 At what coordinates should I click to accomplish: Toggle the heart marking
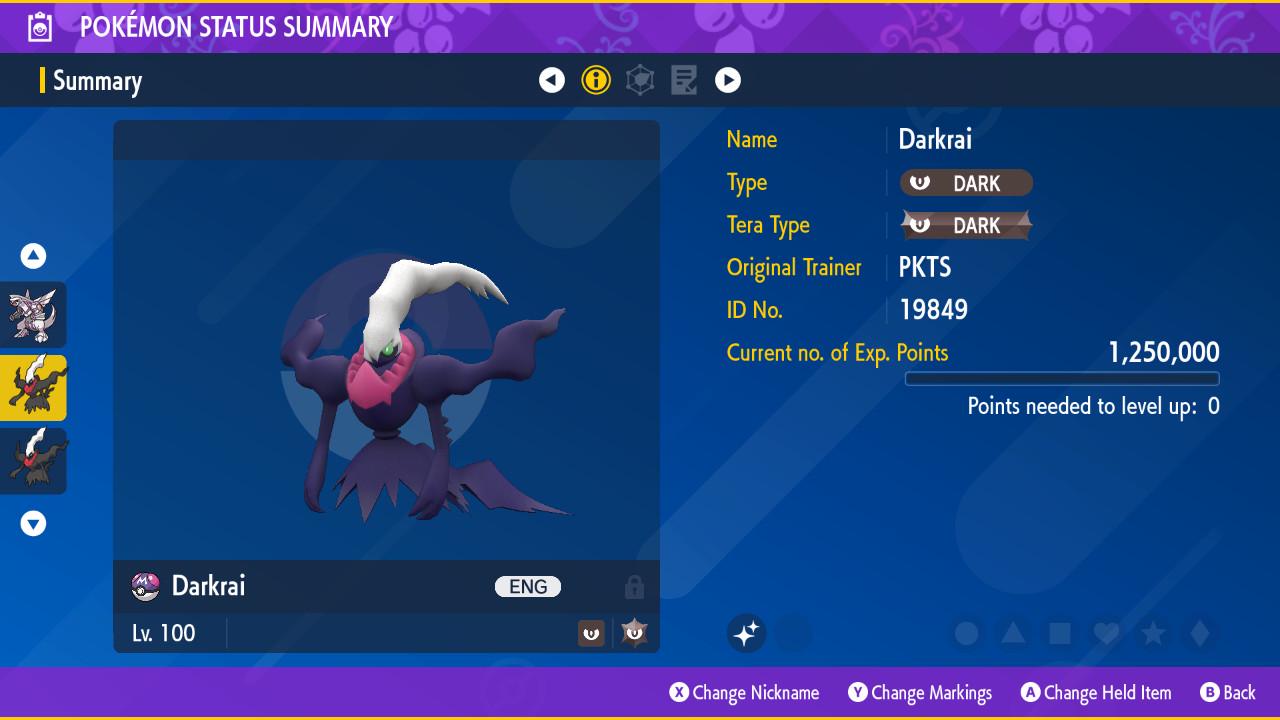pyautogui.click(x=1106, y=633)
